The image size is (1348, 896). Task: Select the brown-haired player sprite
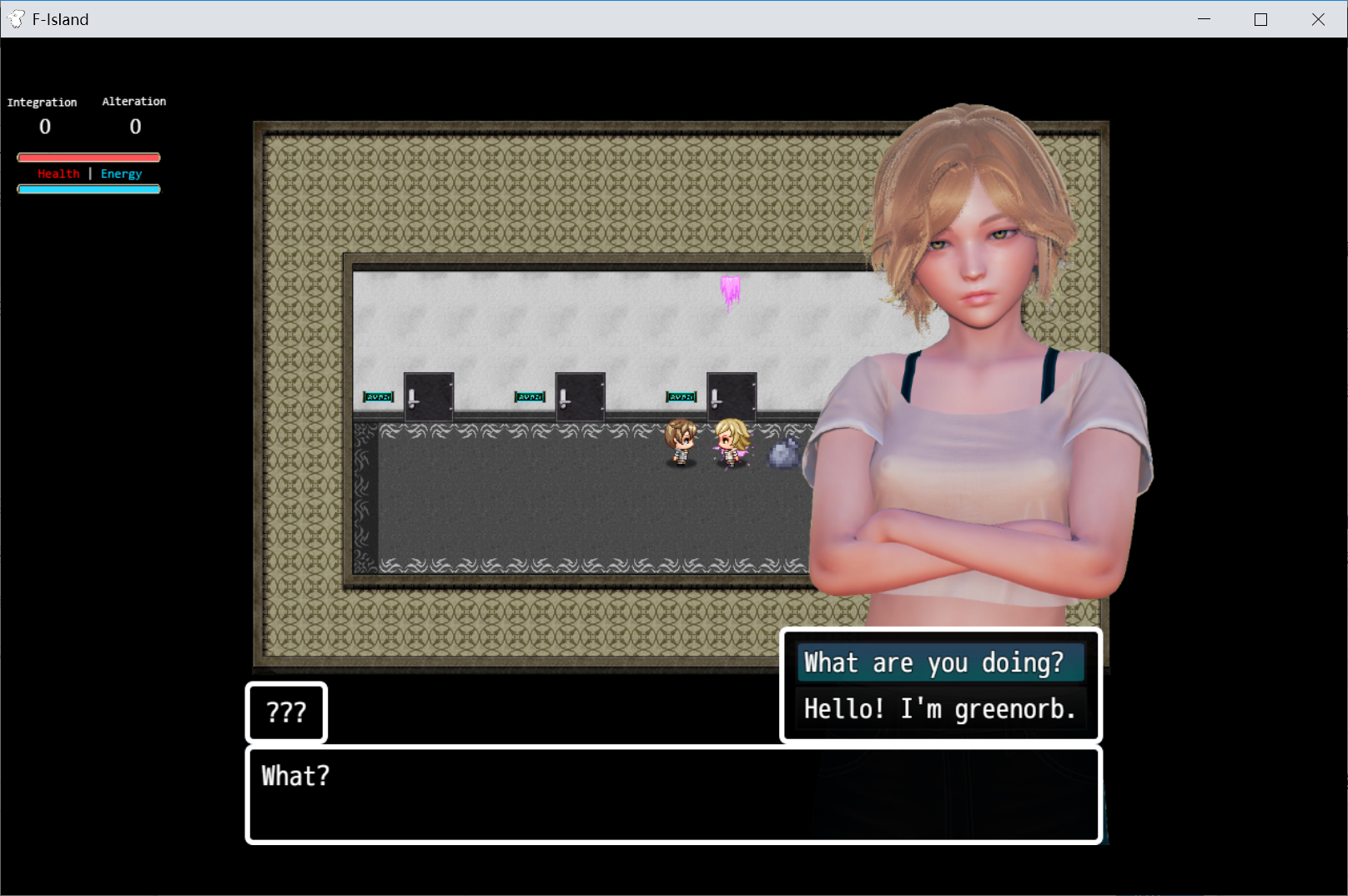(682, 444)
